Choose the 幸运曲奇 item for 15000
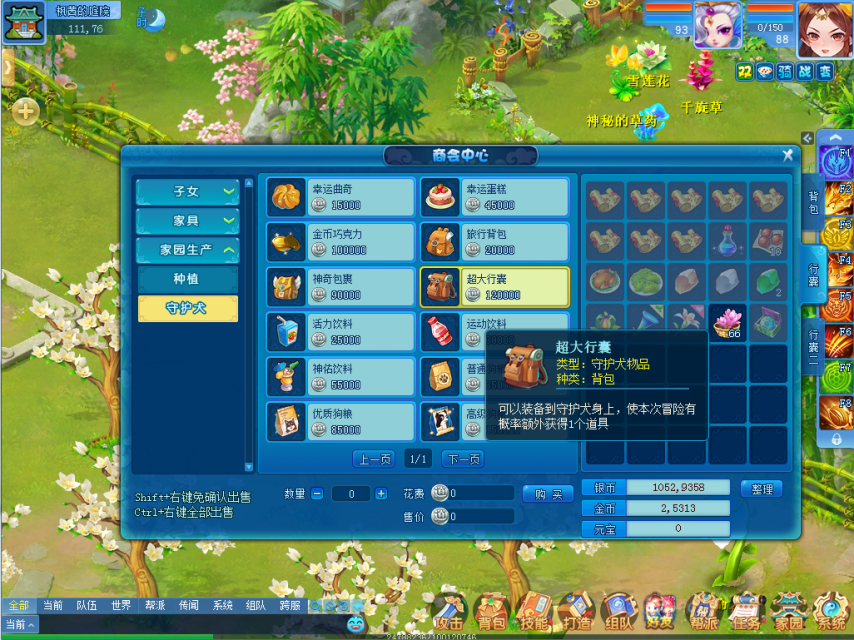Screen dimensions: 854x640 coord(340,197)
